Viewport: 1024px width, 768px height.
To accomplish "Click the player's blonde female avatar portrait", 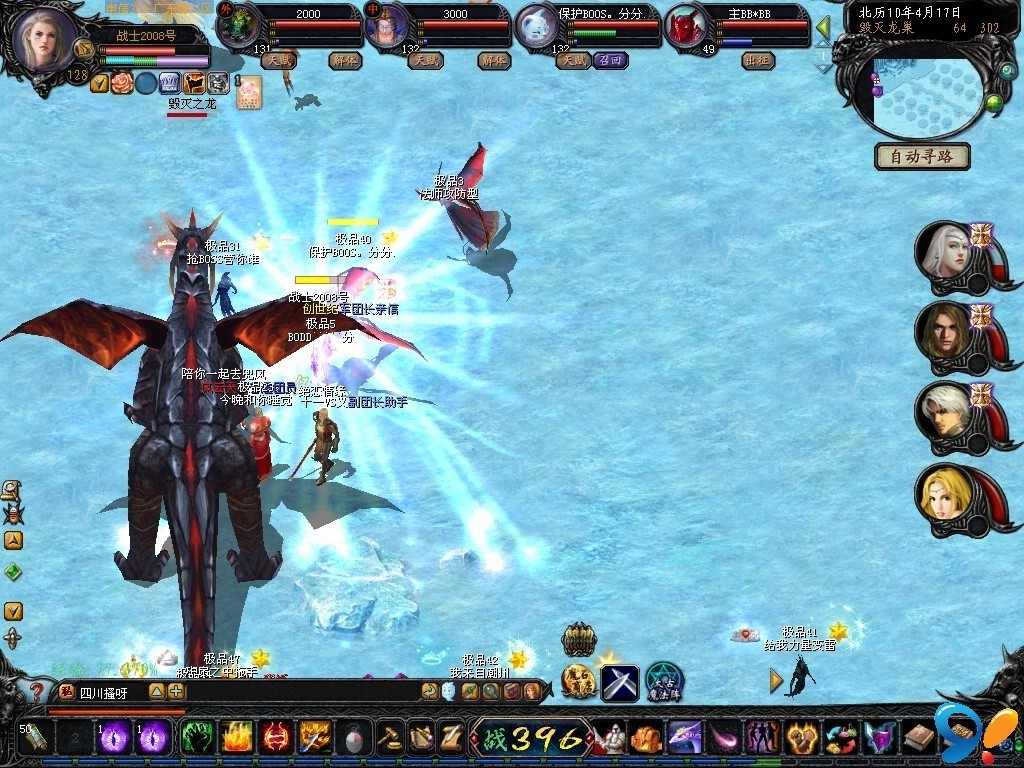I will (x=45, y=40).
